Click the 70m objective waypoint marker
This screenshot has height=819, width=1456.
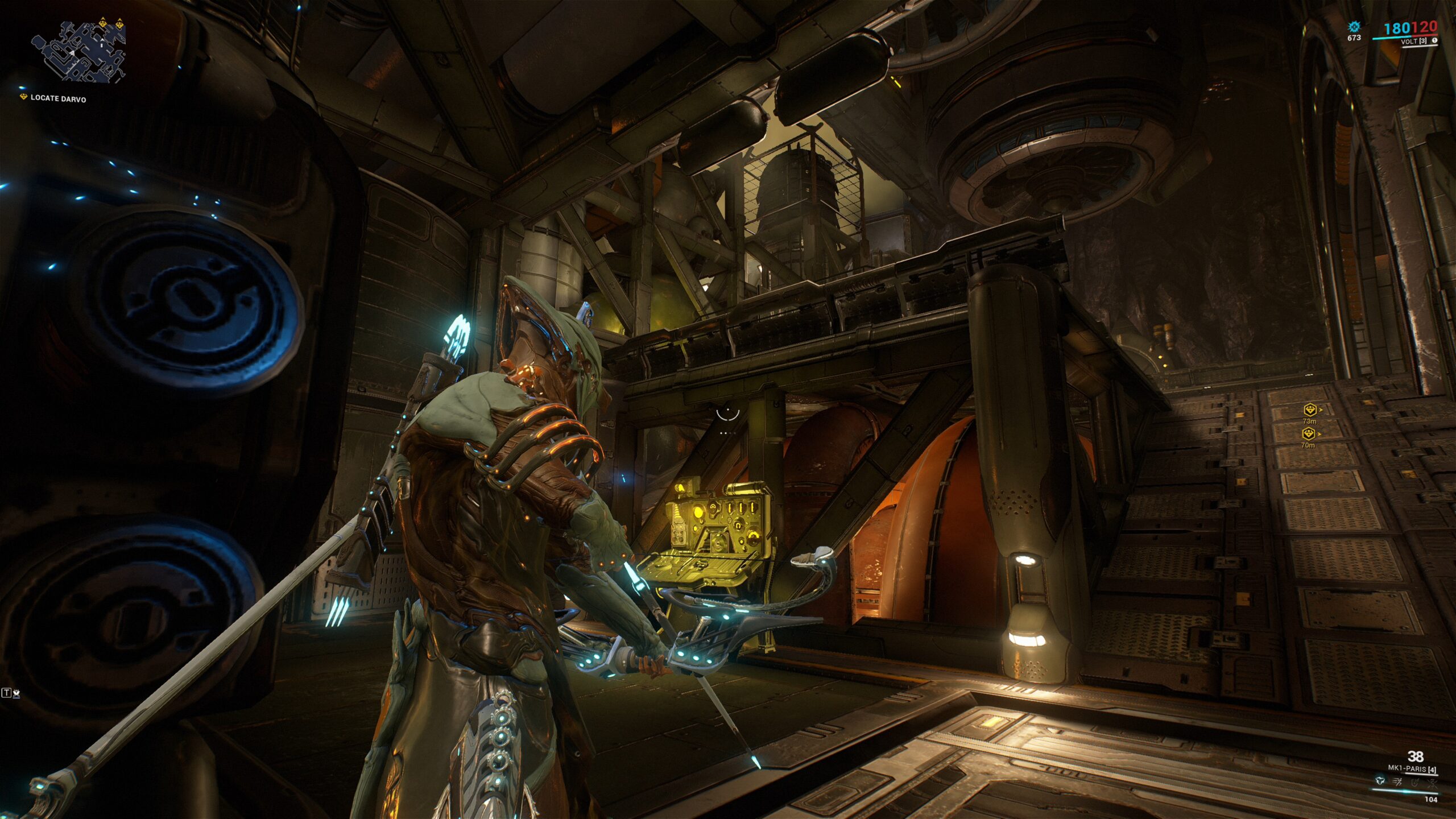(1309, 434)
